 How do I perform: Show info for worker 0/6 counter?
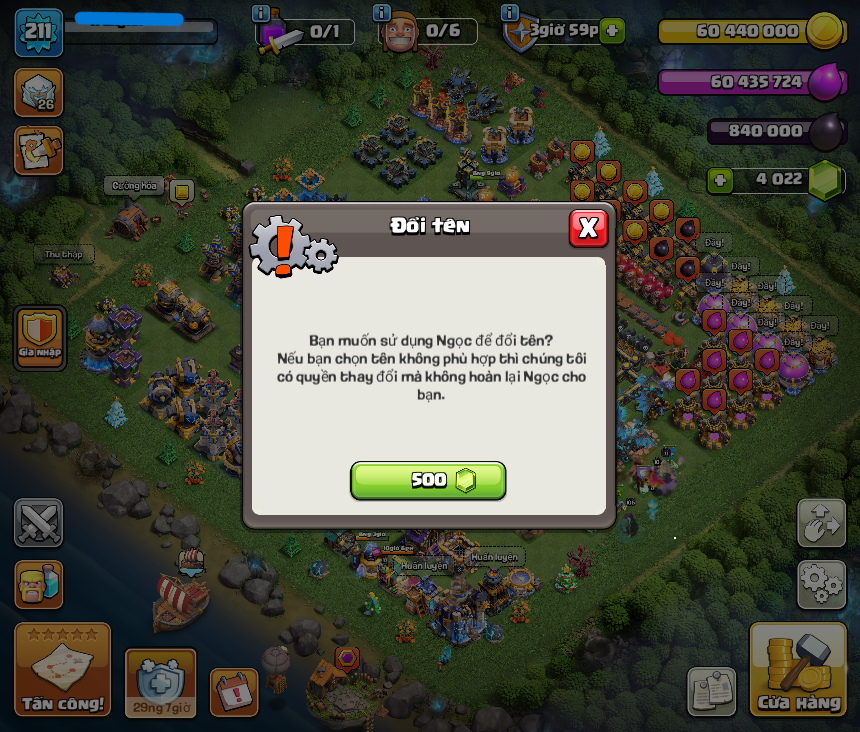pyautogui.click(x=381, y=13)
